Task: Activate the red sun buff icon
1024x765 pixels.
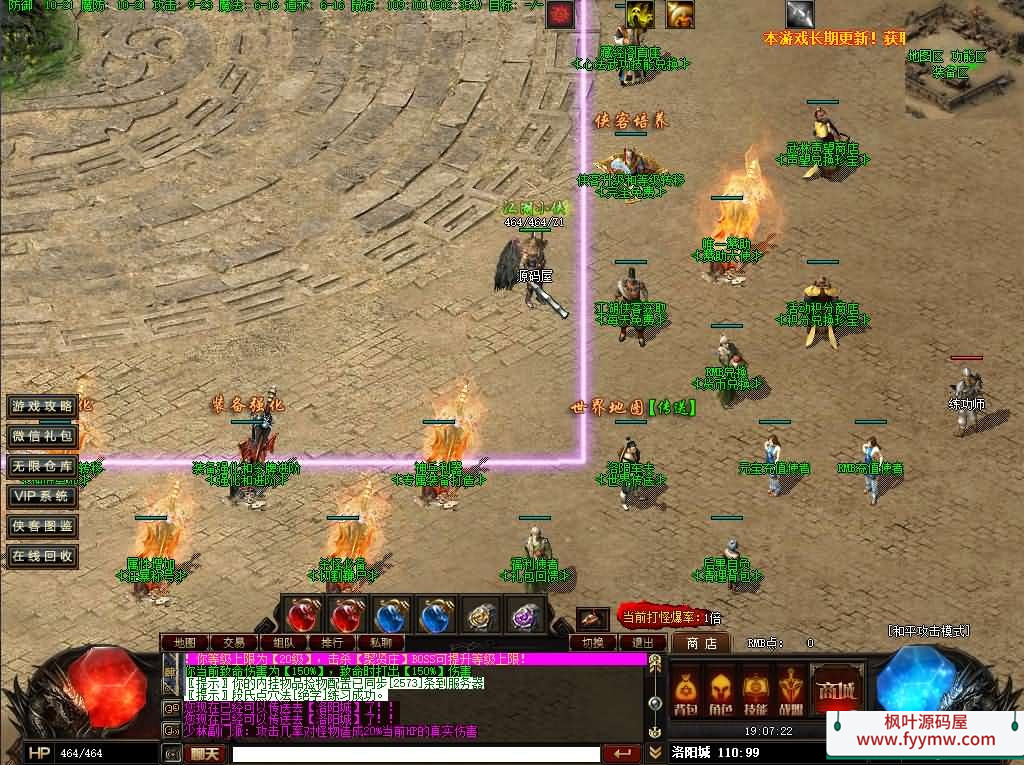Action: (x=560, y=15)
